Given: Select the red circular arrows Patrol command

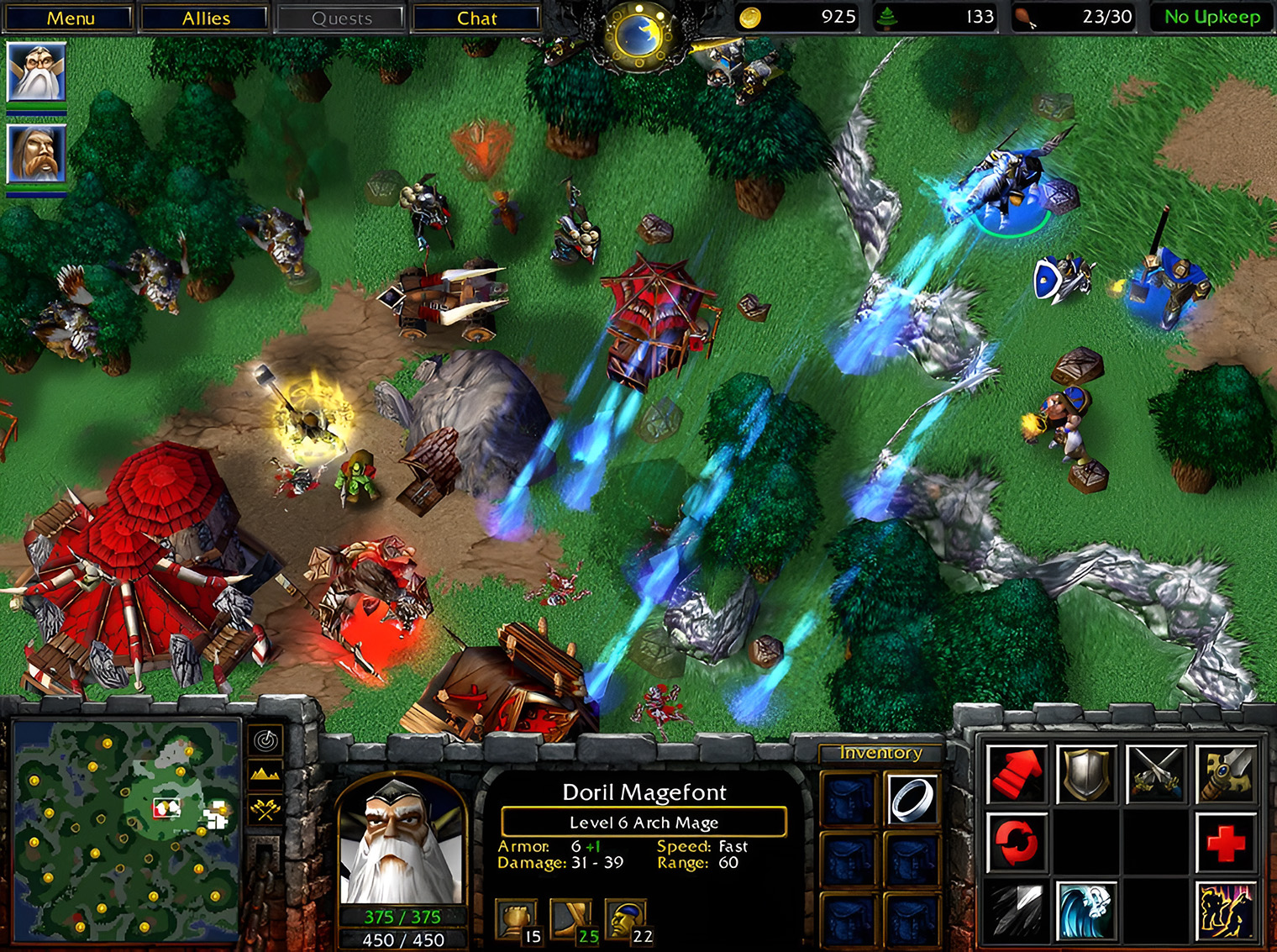Looking at the screenshot, I should (1017, 842).
